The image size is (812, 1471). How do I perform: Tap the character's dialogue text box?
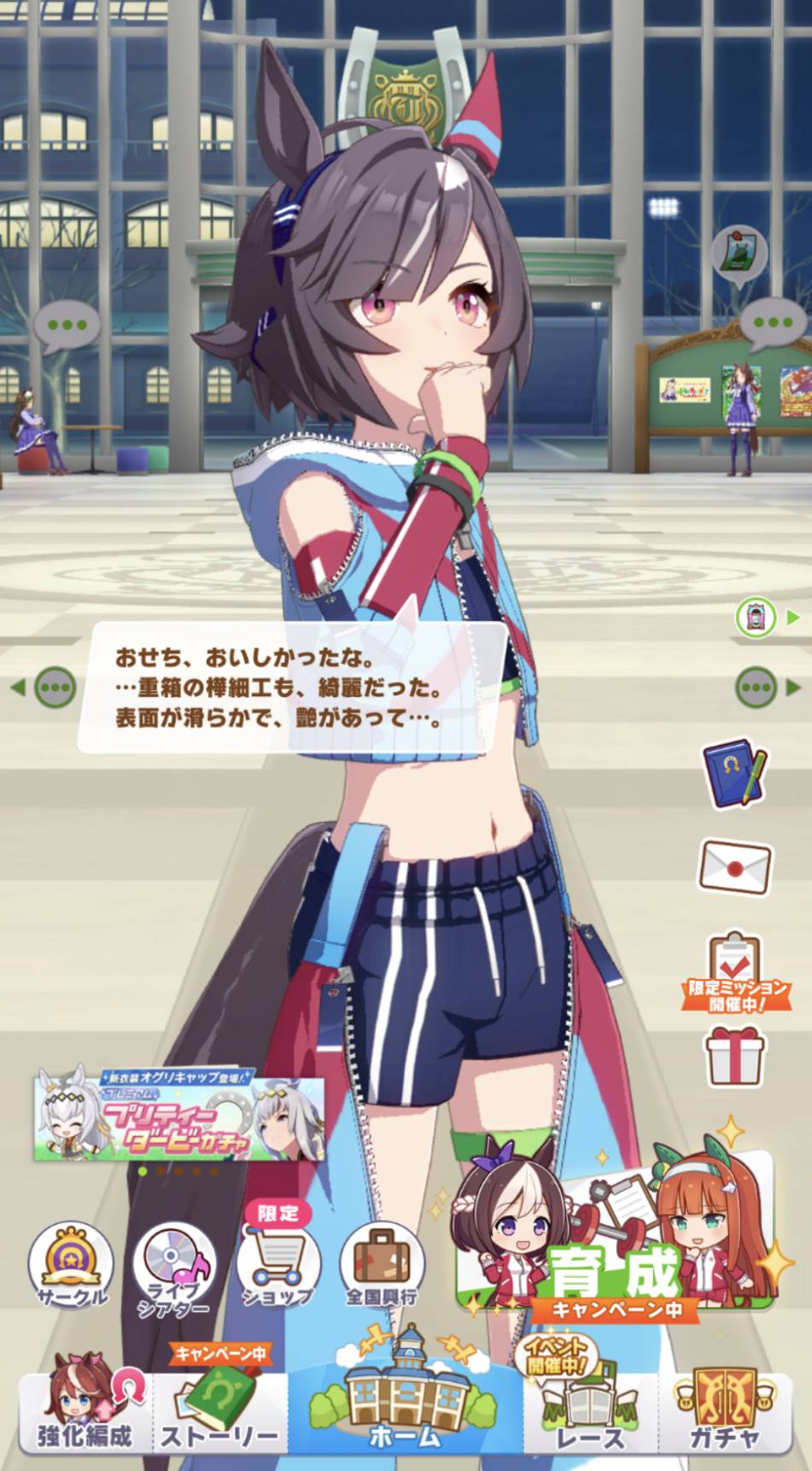click(x=291, y=687)
